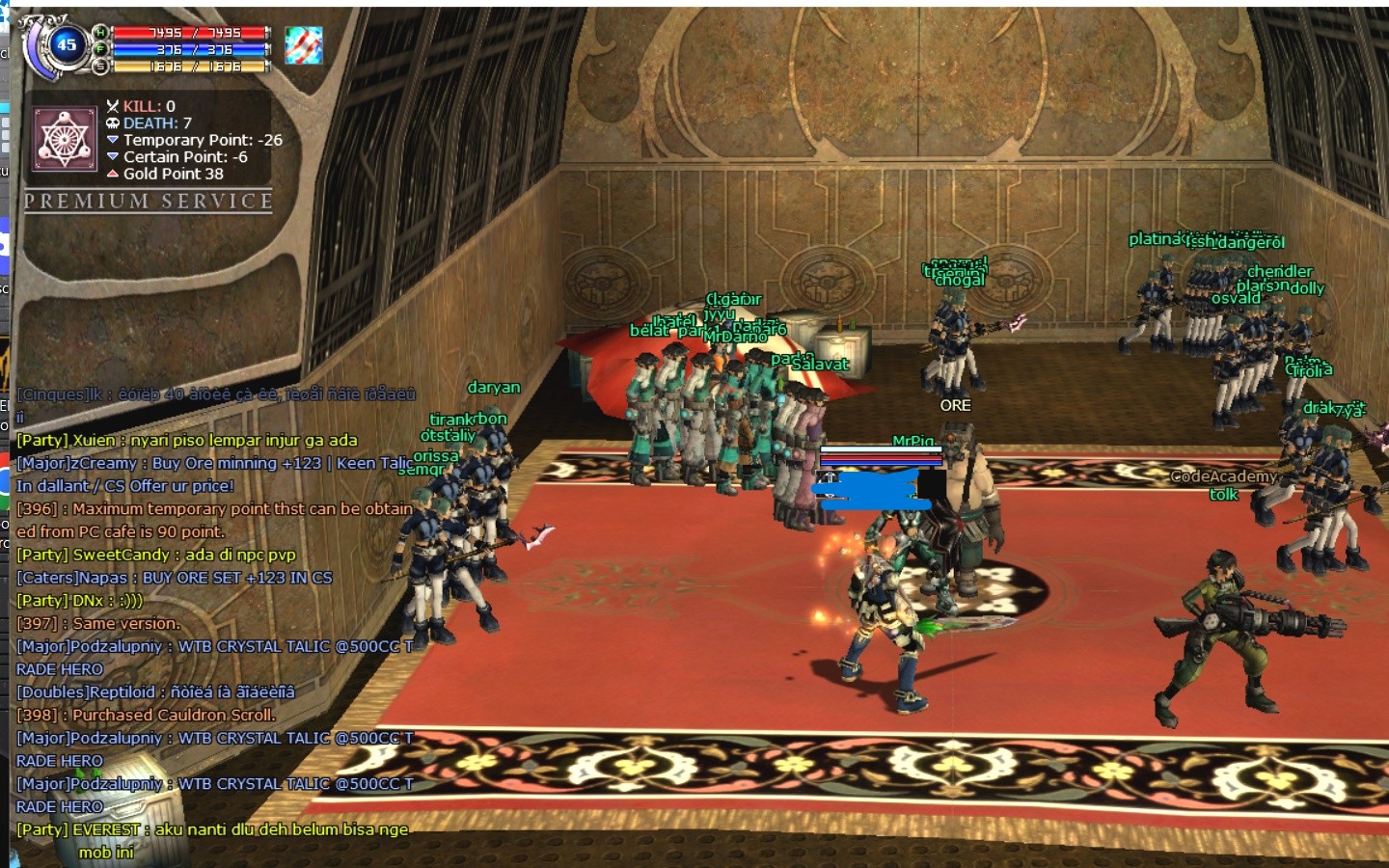
Task: Click the level 45 character orb
Action: click(x=66, y=44)
